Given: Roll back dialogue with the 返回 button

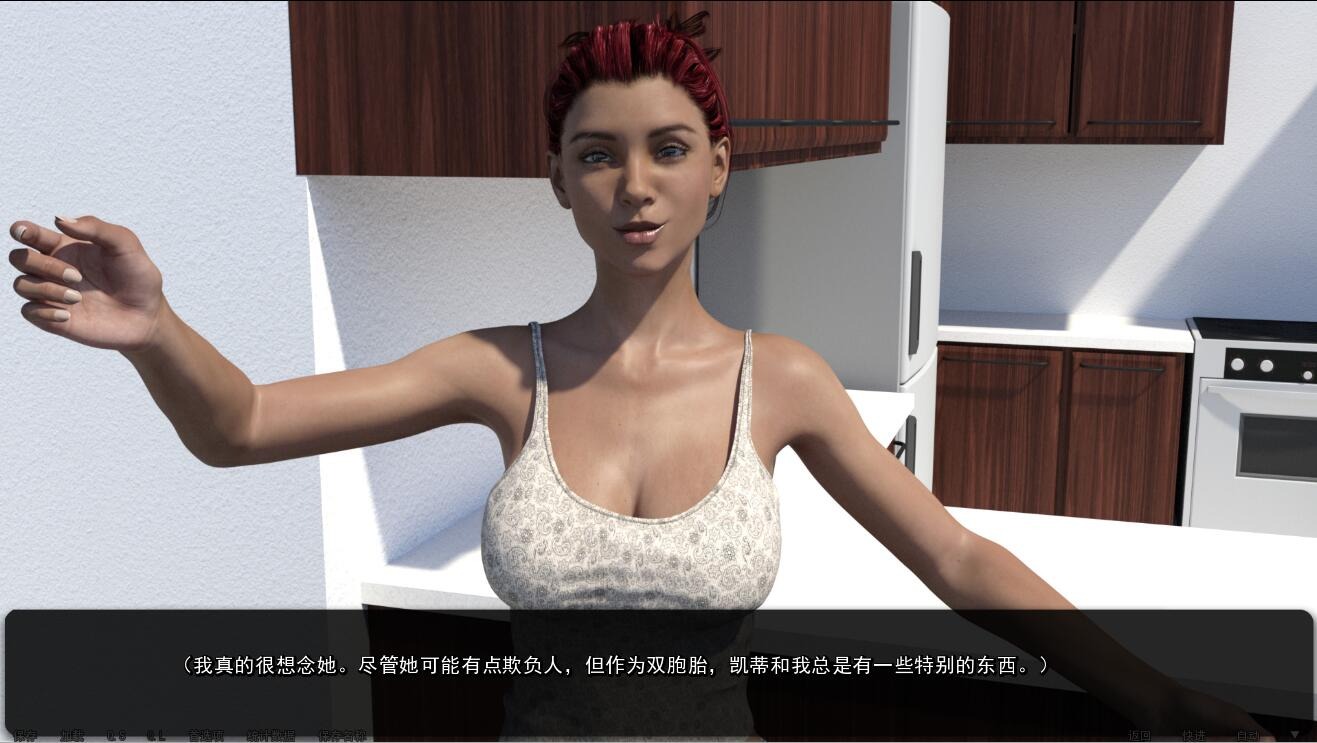Looking at the screenshot, I should coord(1140,734).
